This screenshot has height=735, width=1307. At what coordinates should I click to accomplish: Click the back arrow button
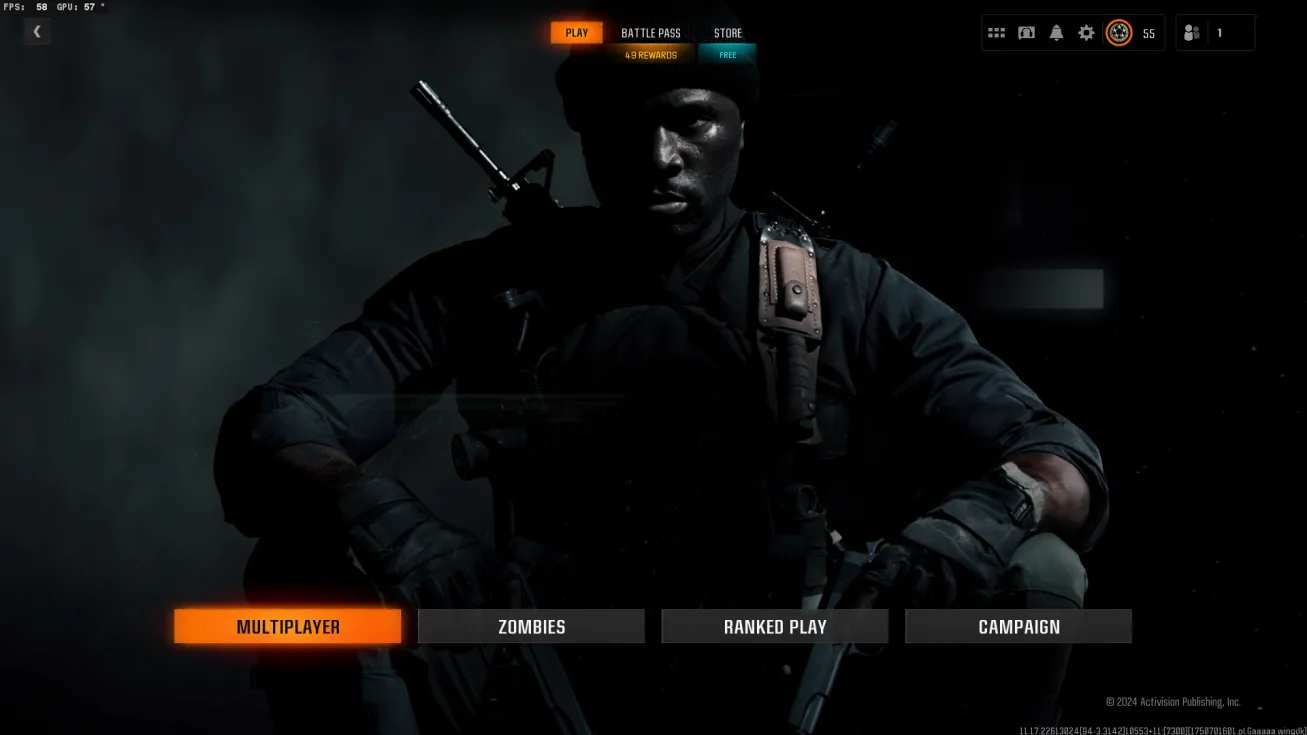pos(37,32)
